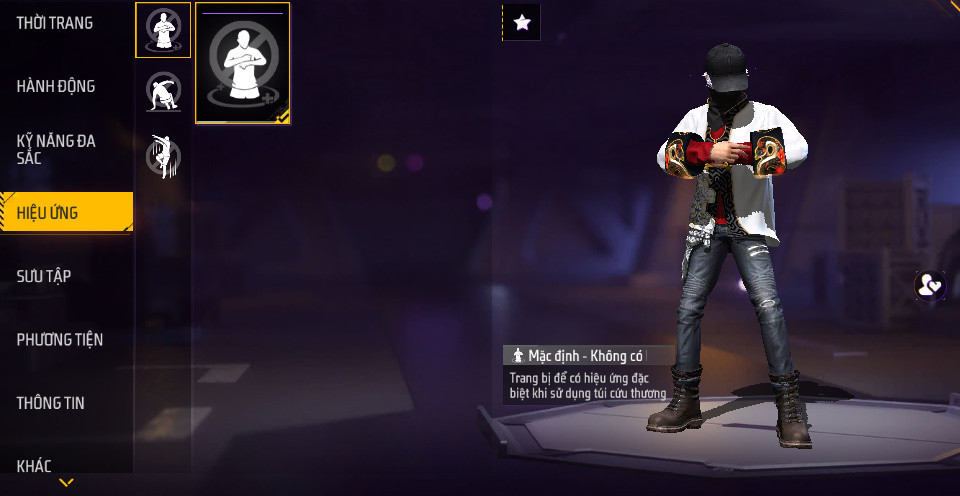
Task: Switch to the diving figure effect category
Action: 163,156
